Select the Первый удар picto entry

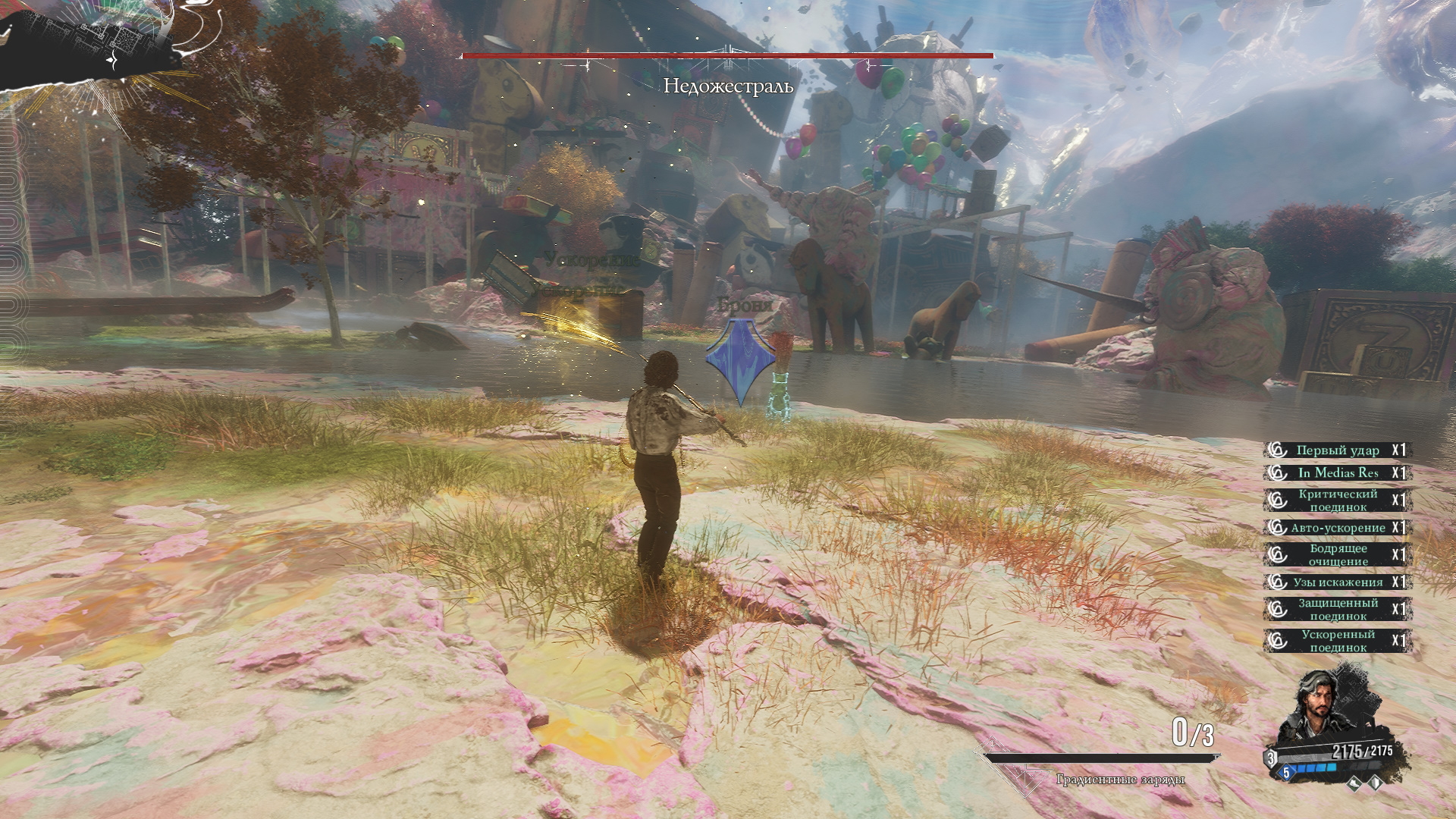[1337, 450]
